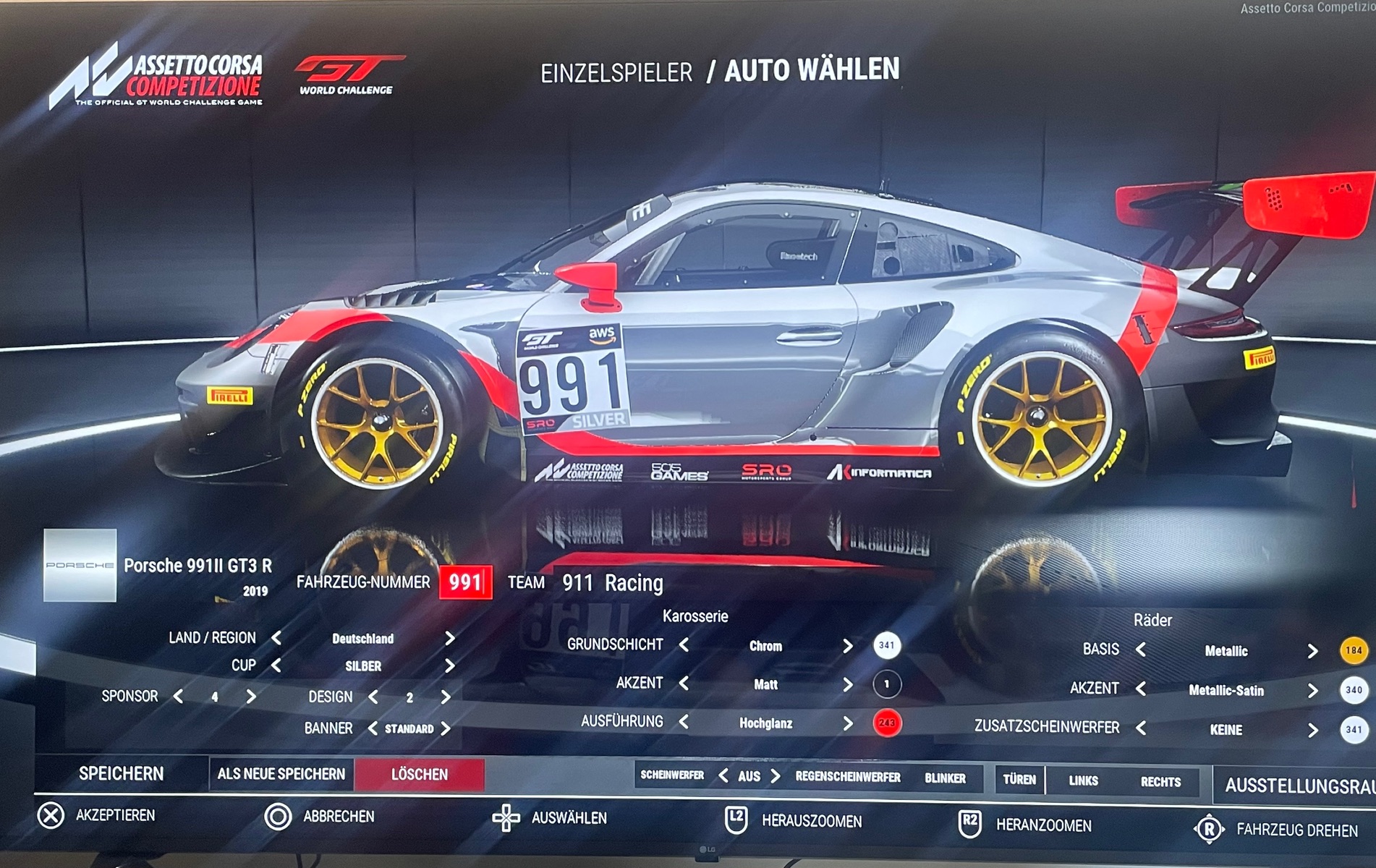Edit the Fahrzeug-Nummer field

pos(465,582)
